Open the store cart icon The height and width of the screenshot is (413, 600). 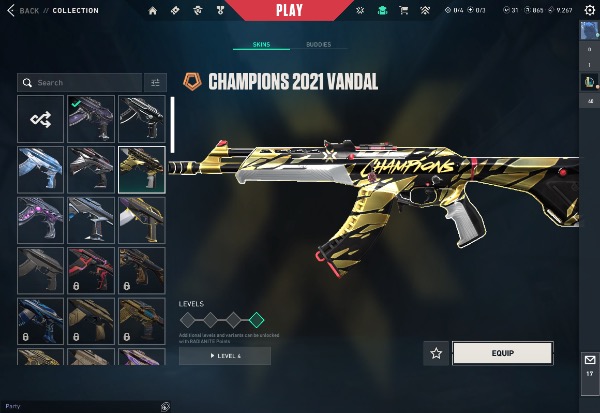(404, 11)
